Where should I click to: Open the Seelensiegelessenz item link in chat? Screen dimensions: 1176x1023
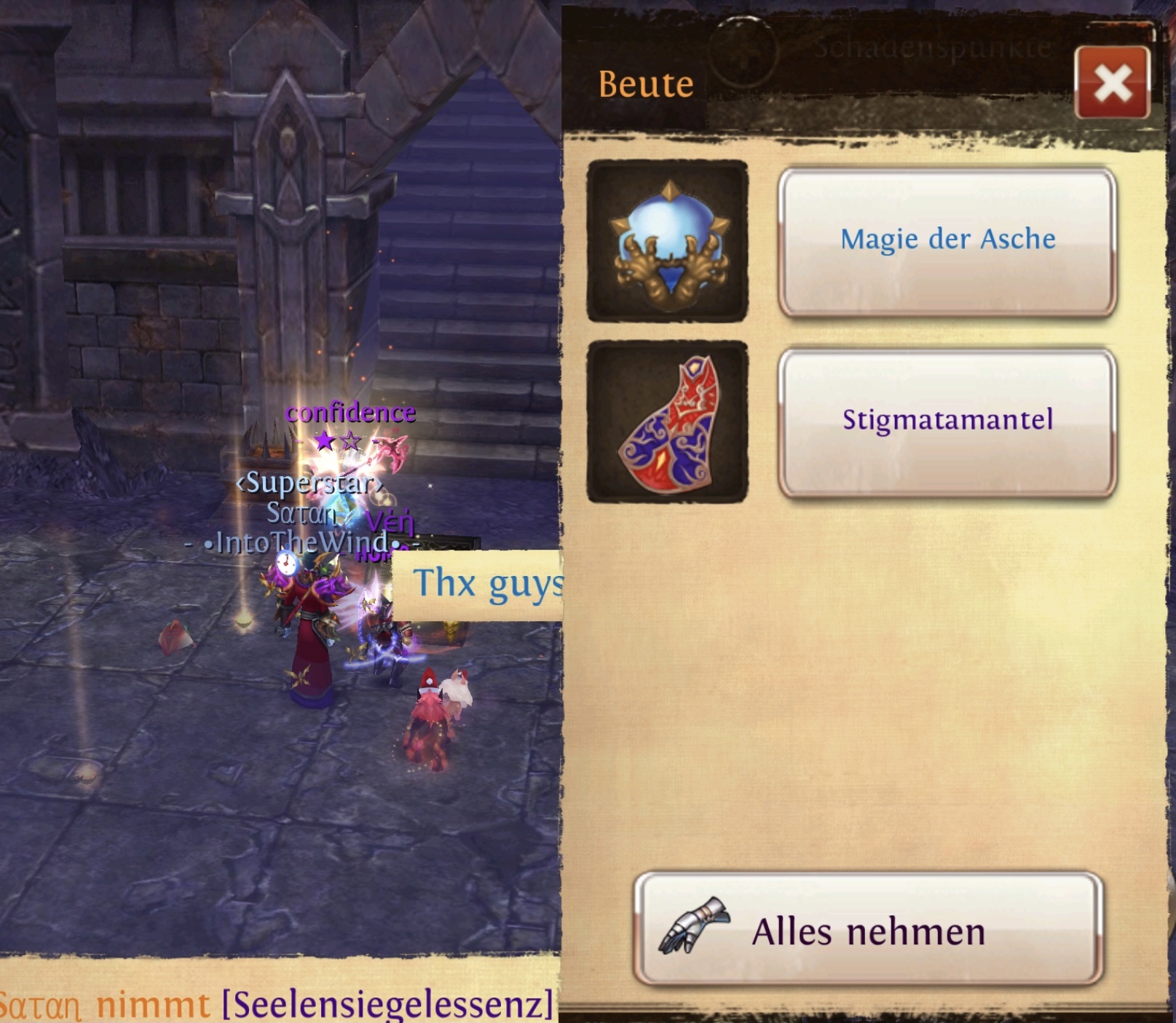point(387,1004)
